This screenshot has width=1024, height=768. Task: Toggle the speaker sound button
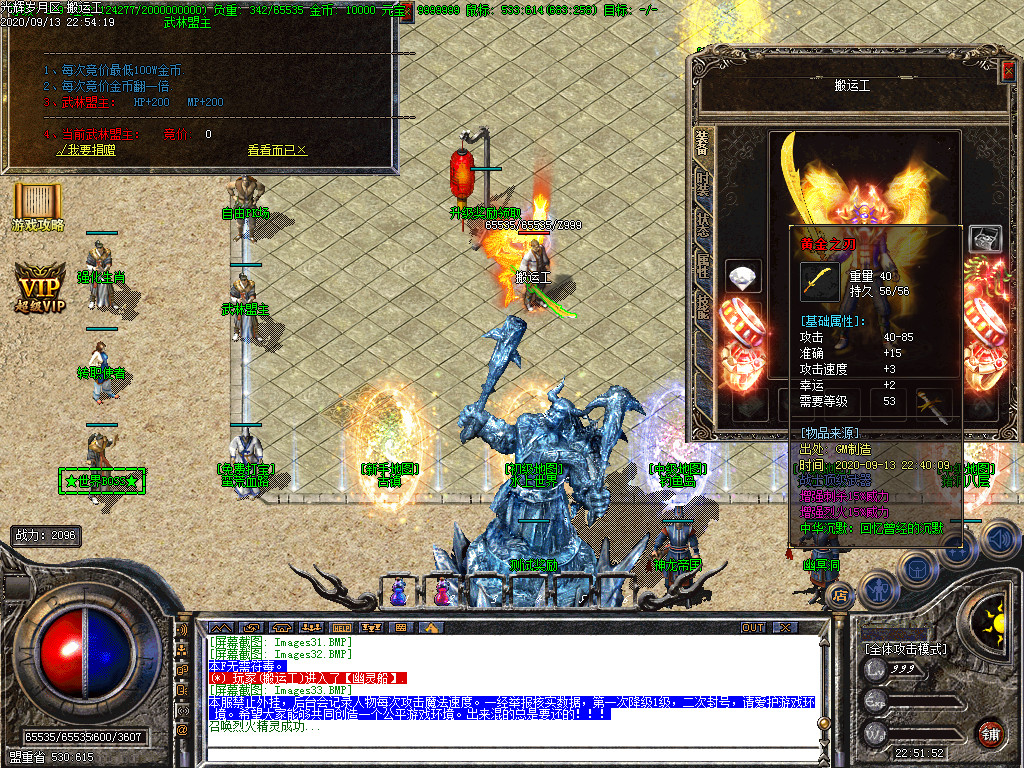pyautogui.click(x=999, y=540)
